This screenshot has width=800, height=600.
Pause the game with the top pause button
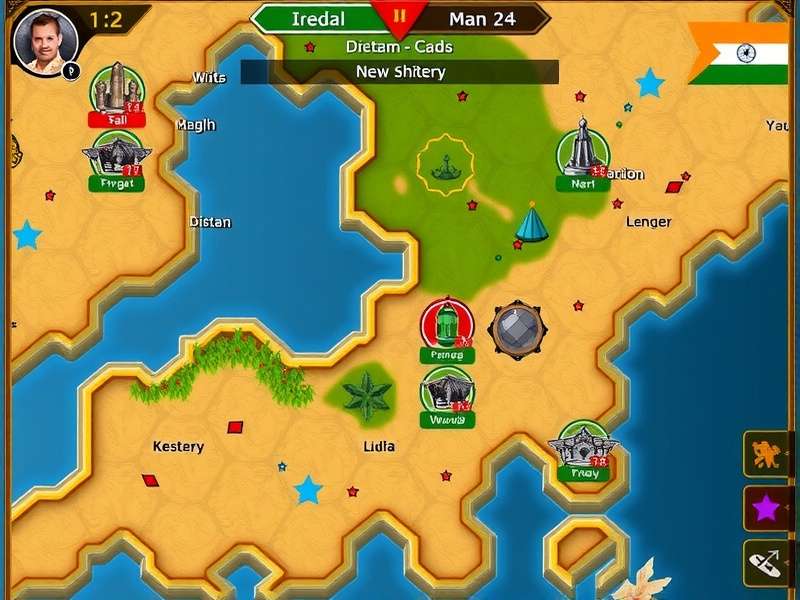coord(400,17)
